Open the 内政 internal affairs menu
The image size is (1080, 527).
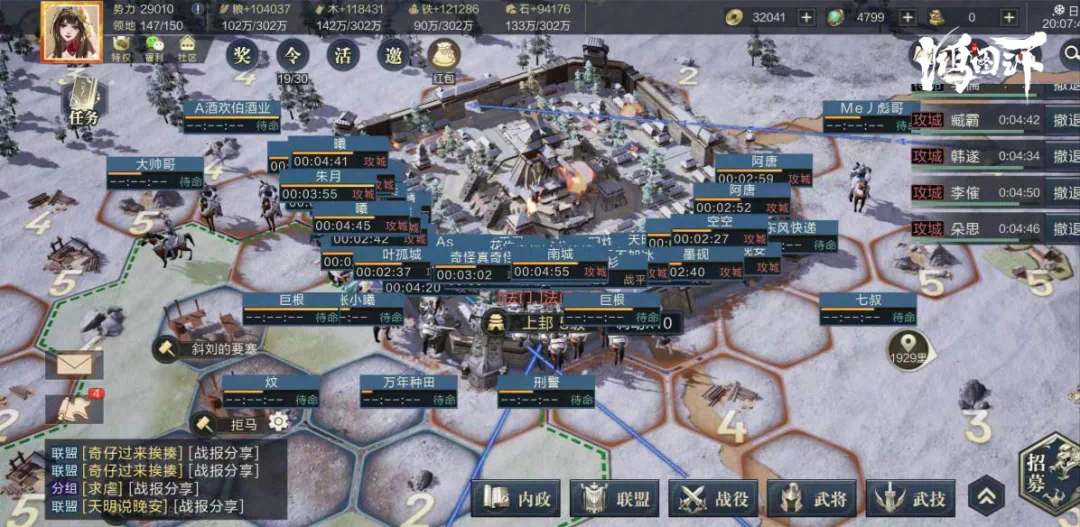click(517, 497)
